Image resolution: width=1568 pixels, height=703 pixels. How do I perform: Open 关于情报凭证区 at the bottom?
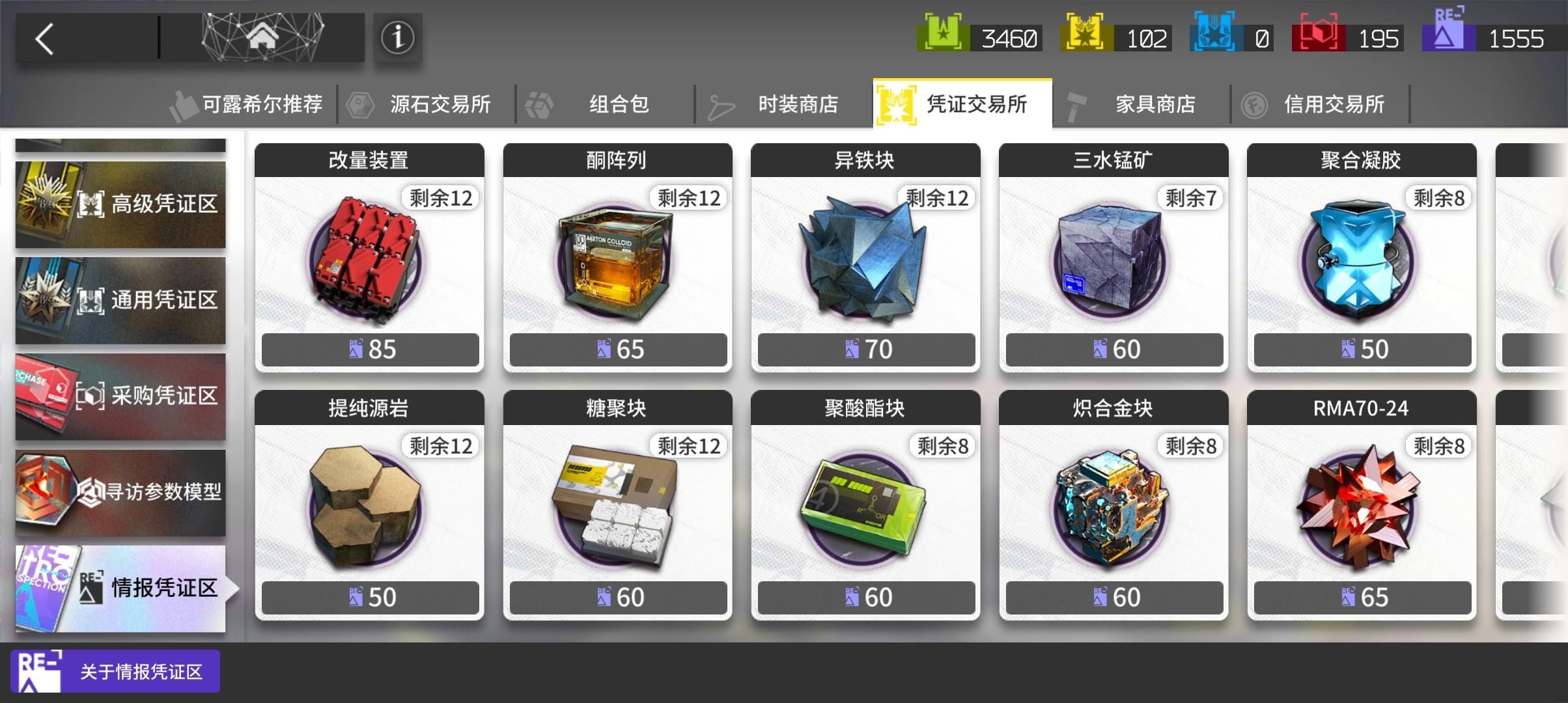[115, 671]
